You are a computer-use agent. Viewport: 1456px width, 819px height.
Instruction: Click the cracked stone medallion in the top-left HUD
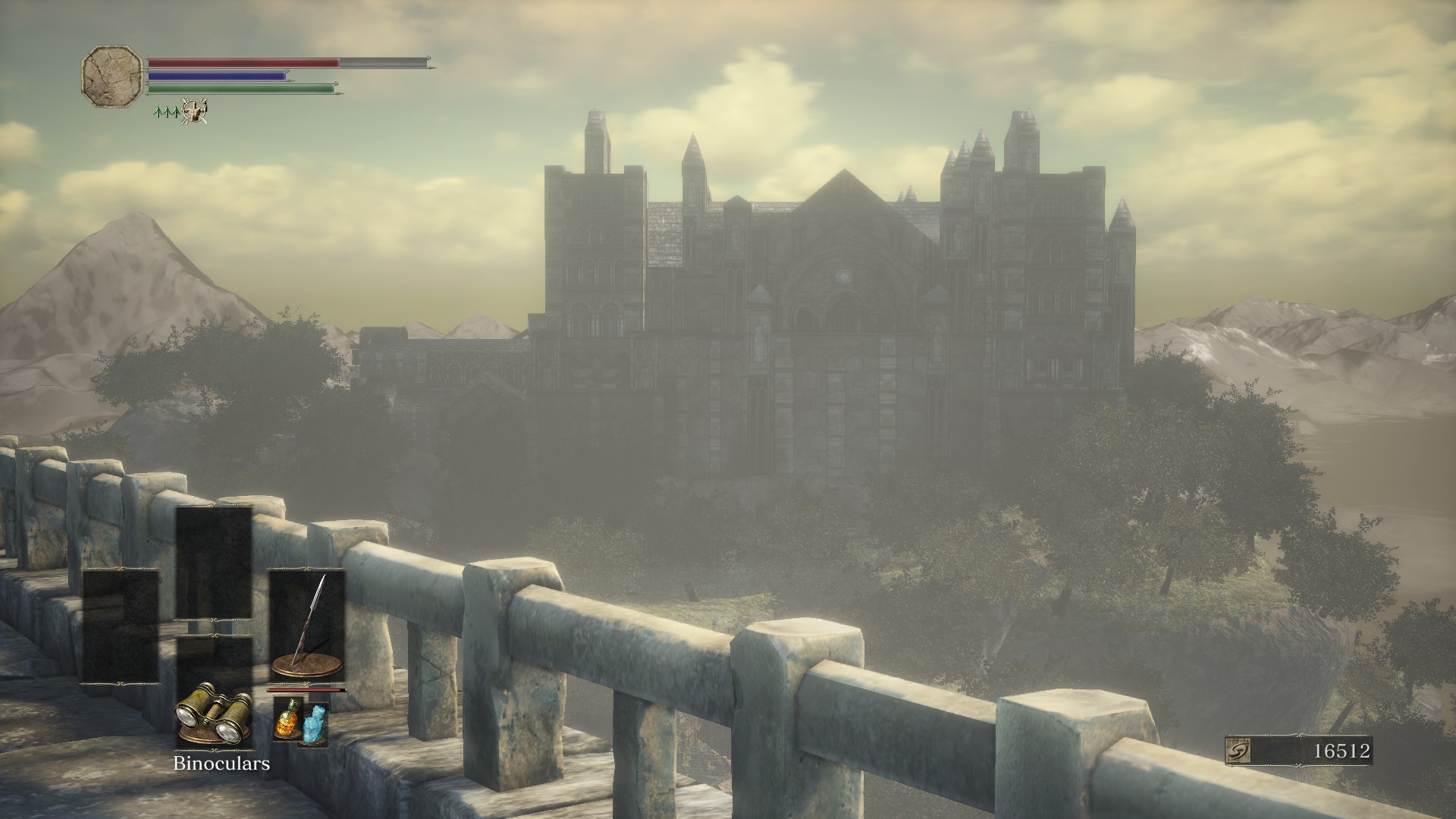pyautogui.click(x=111, y=77)
